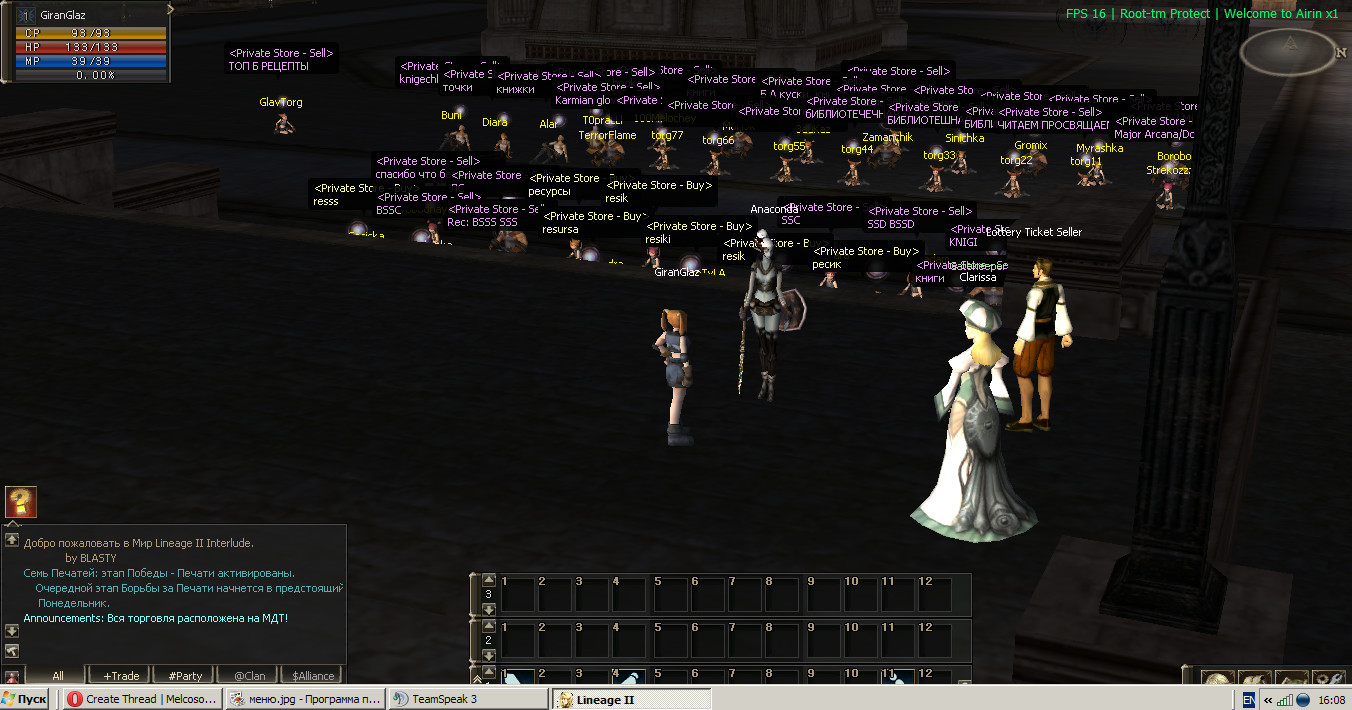Select the #Party chat tab
The height and width of the screenshot is (710, 1352).
[185, 676]
